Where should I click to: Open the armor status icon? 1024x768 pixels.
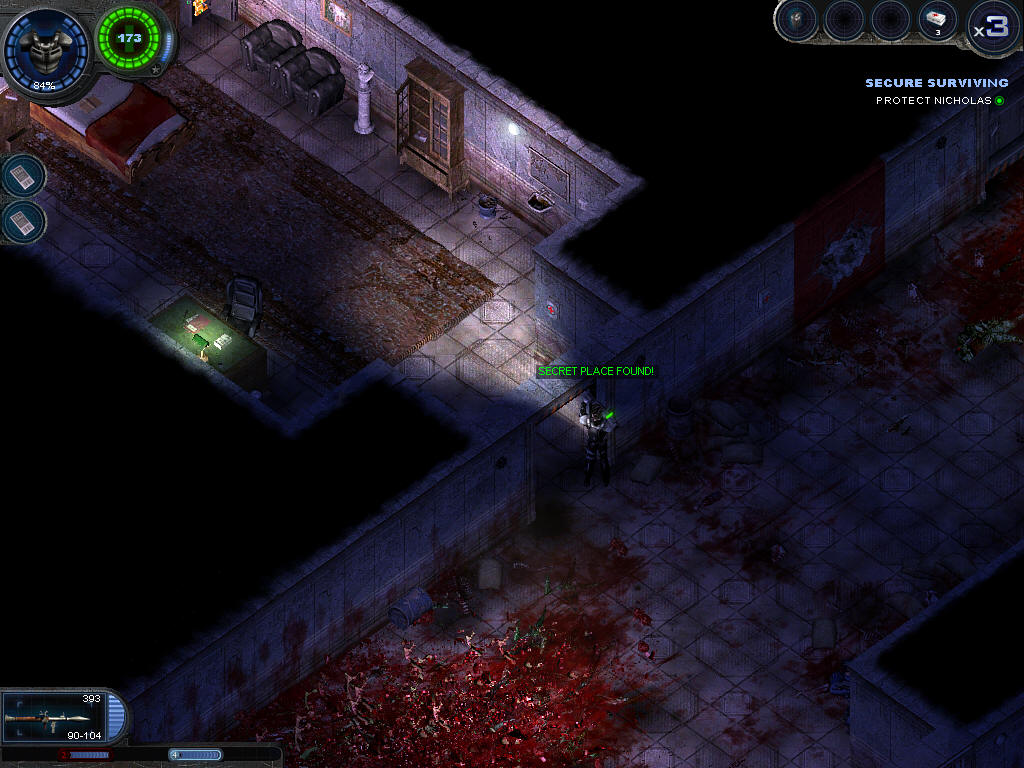tap(44, 48)
